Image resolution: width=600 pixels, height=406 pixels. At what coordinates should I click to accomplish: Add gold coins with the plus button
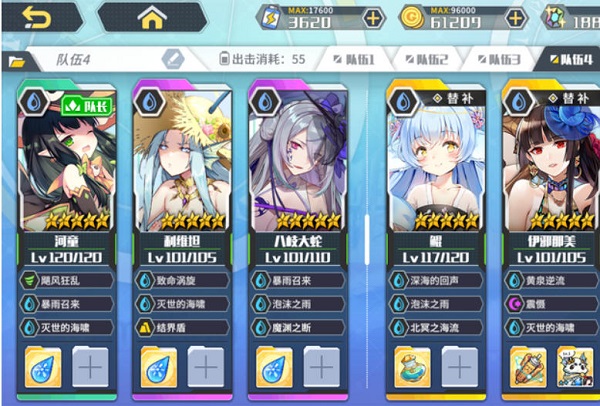coord(515,18)
